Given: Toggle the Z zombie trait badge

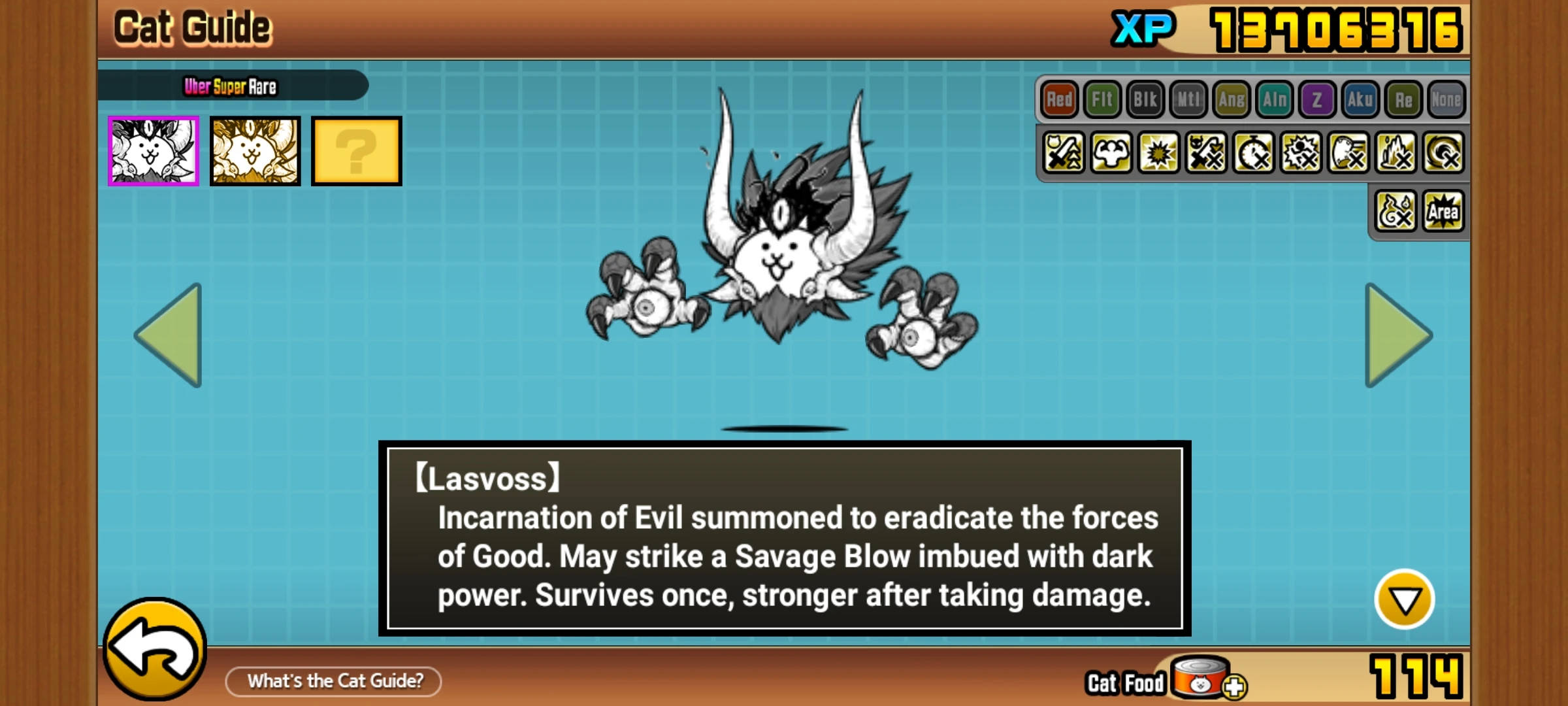Looking at the screenshot, I should click(1318, 99).
